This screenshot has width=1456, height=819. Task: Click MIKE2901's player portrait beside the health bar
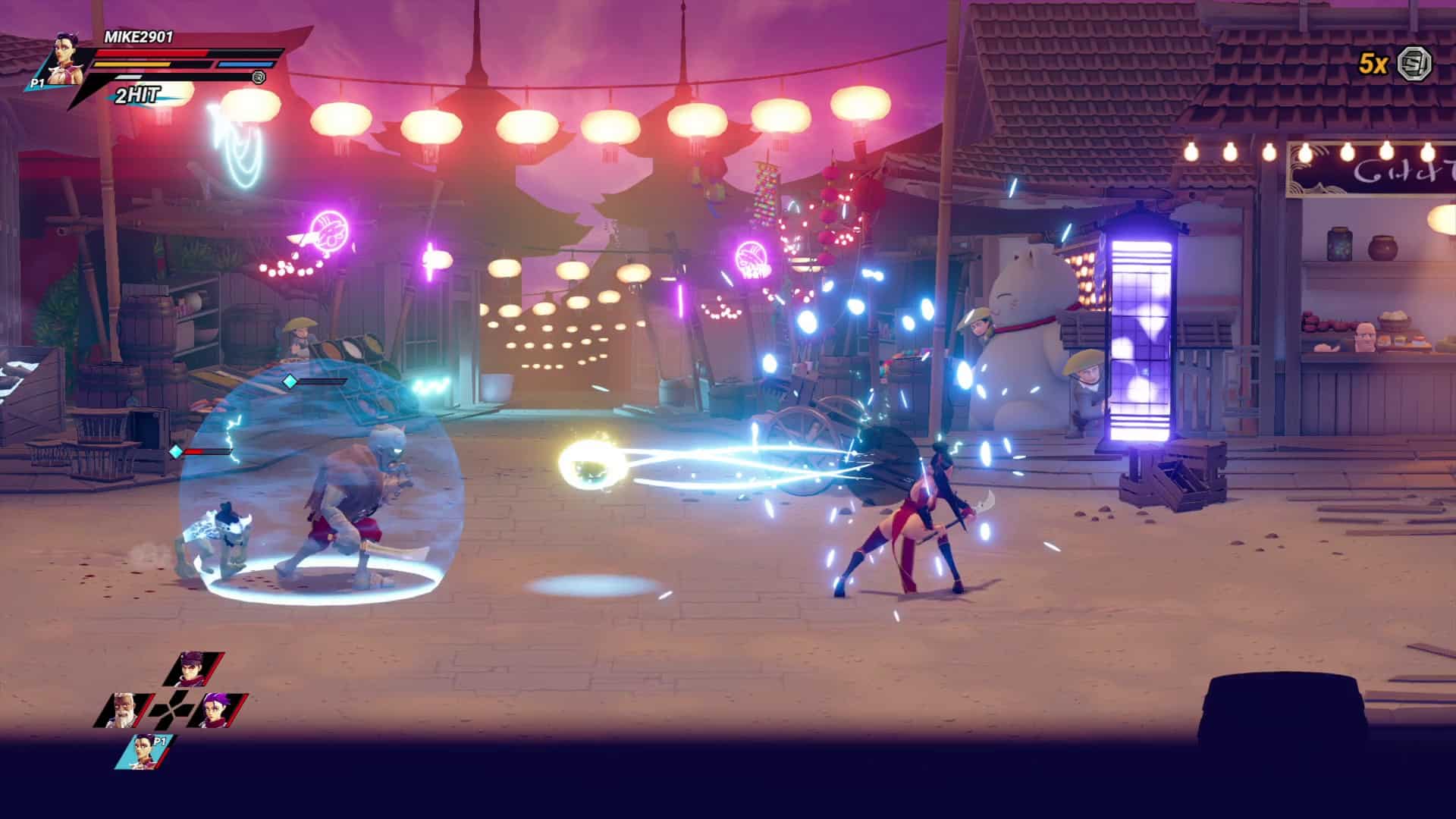click(x=66, y=58)
